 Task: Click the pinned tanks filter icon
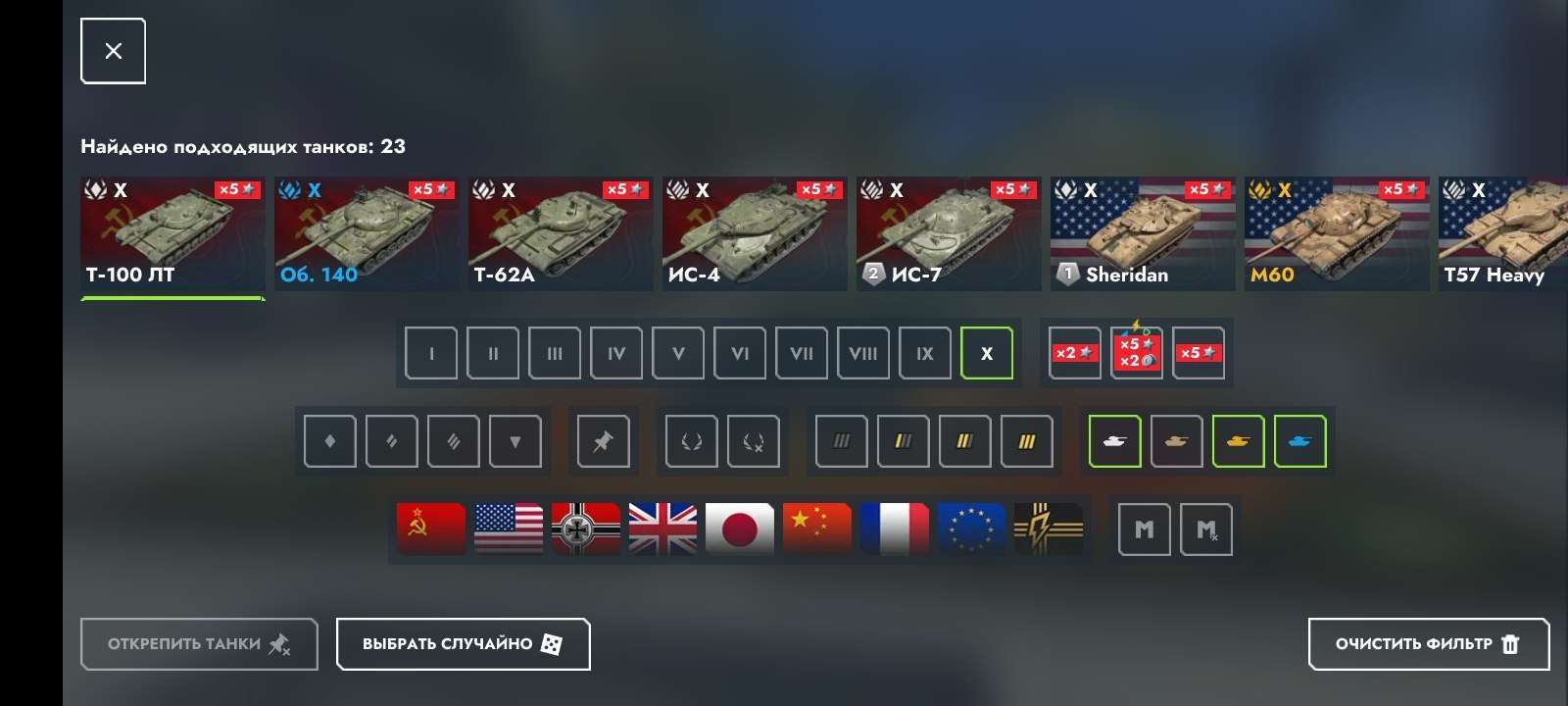click(603, 441)
